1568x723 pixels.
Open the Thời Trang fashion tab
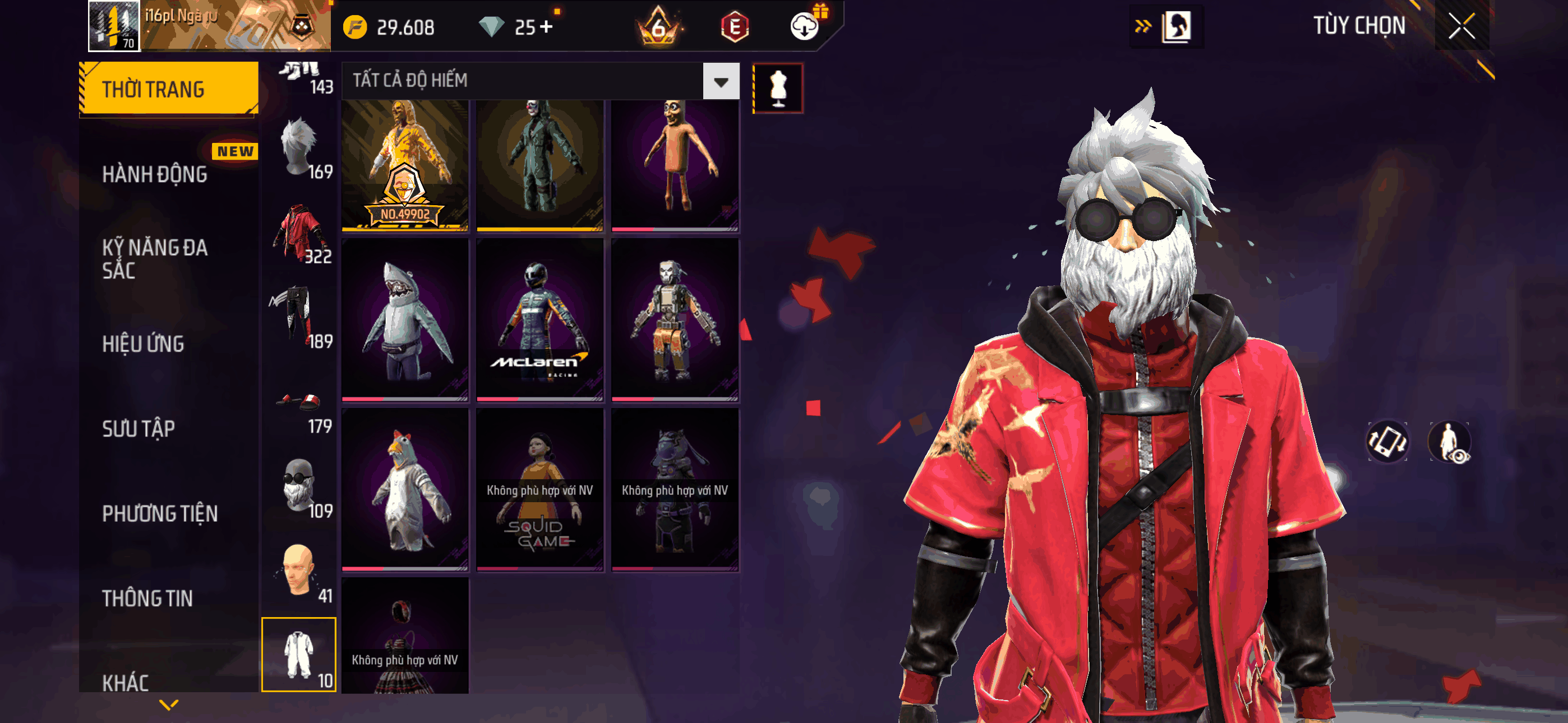169,89
